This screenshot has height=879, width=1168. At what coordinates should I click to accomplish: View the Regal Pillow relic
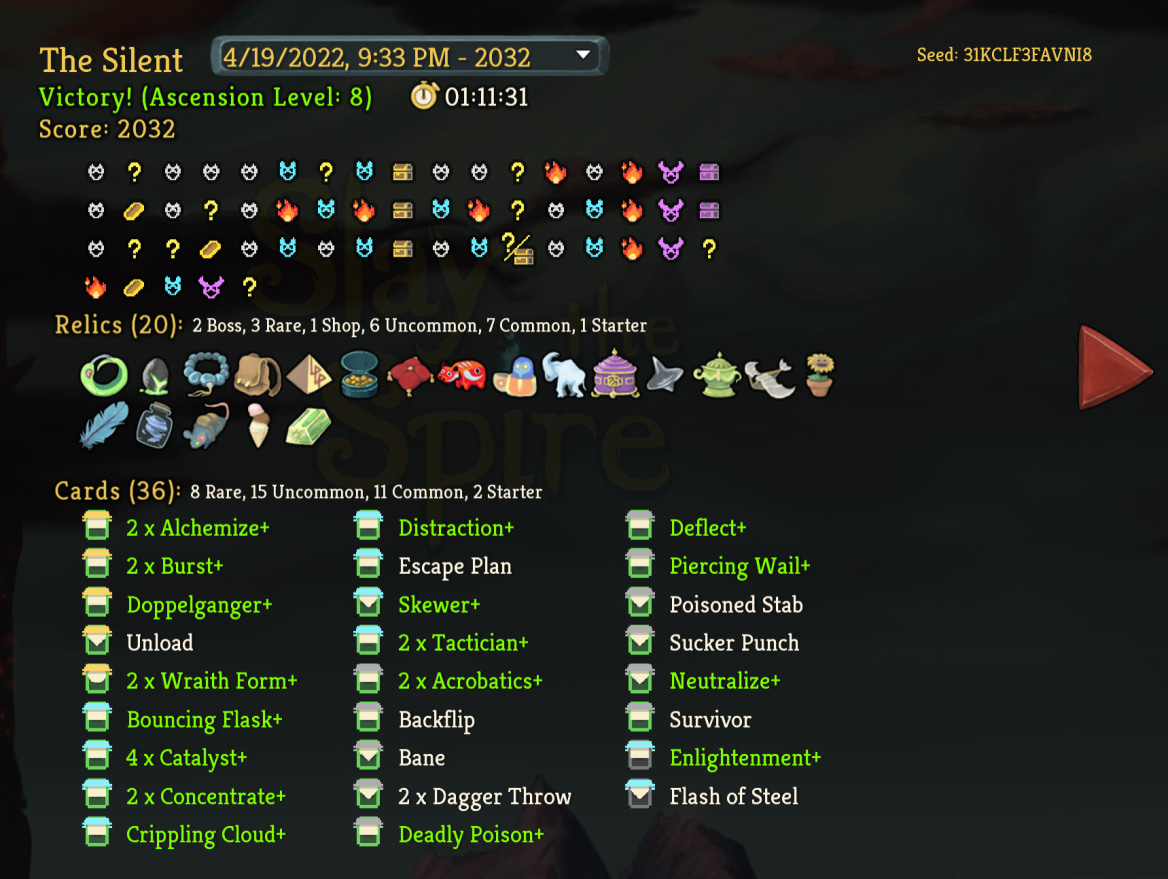tap(411, 376)
